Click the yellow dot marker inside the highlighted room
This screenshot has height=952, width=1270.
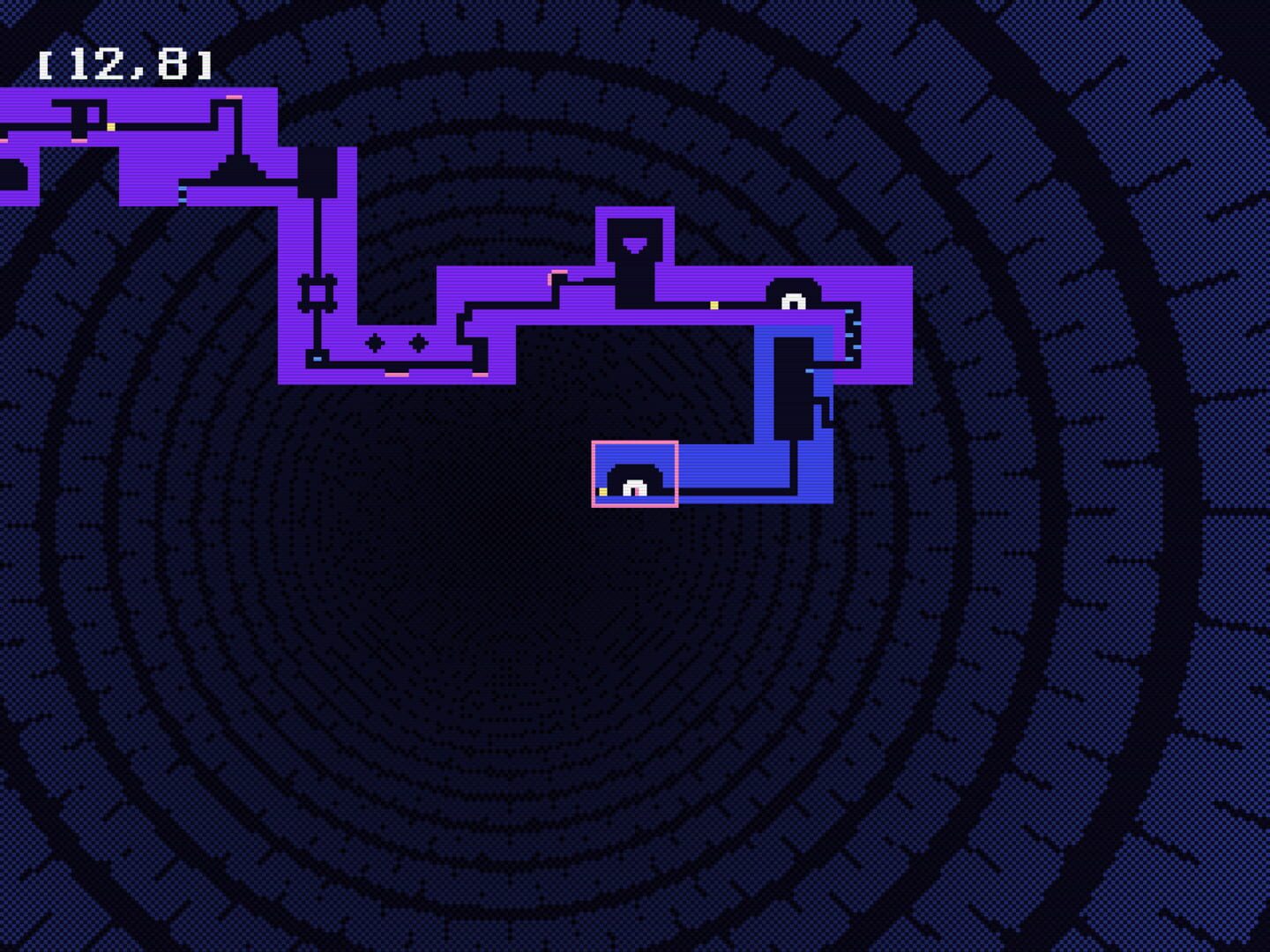point(602,490)
